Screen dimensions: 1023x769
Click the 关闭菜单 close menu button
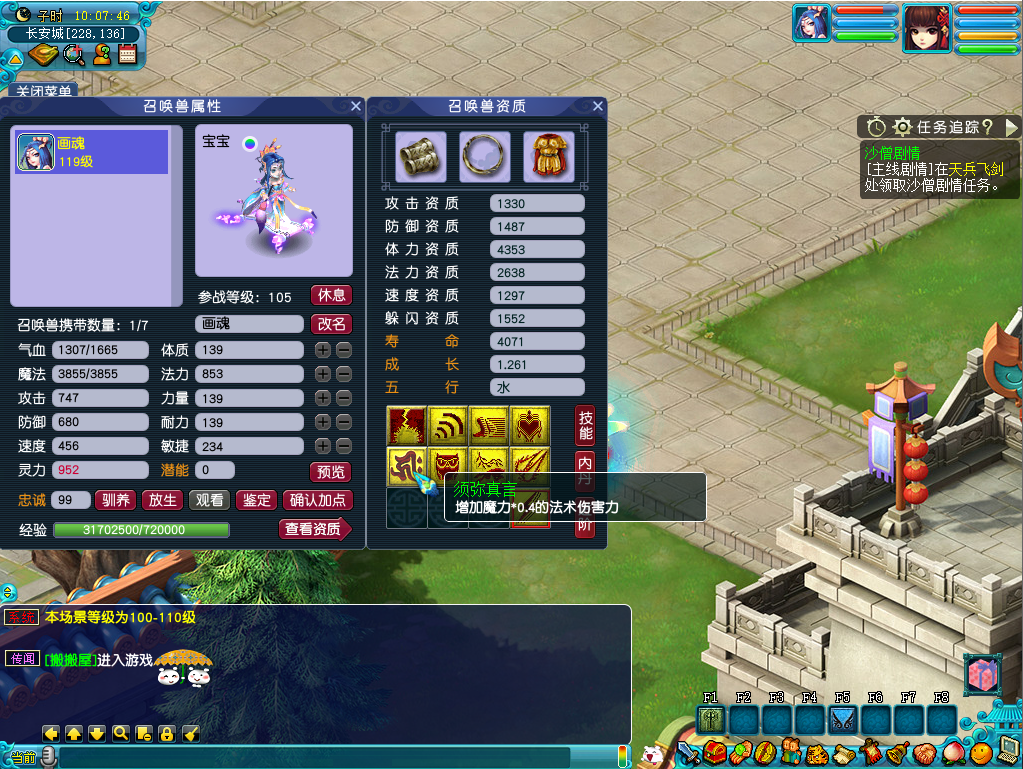pyautogui.click(x=41, y=91)
